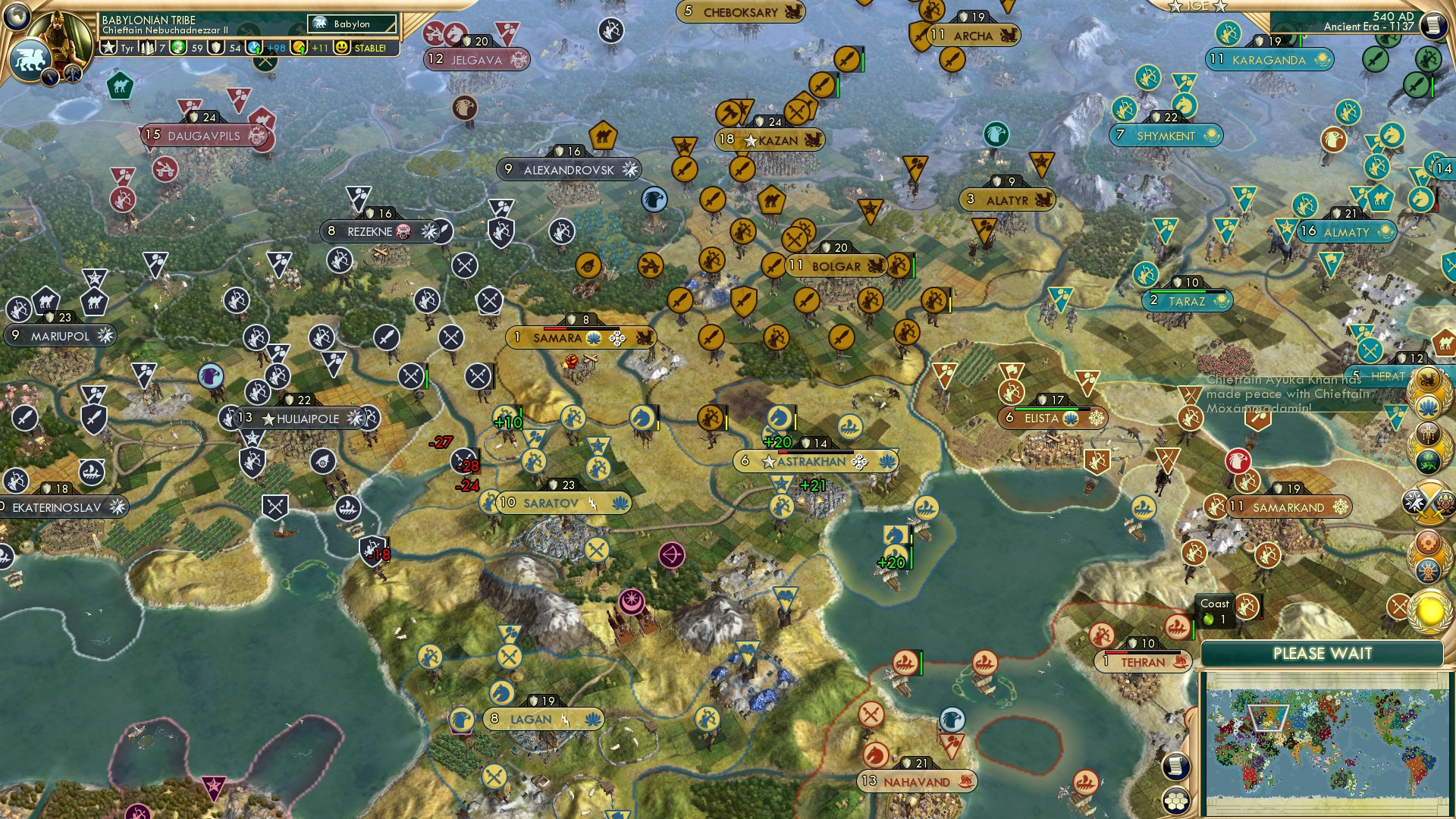Click the golden sun notification bubble
The width and height of the screenshot is (1456, 819).
tap(1428, 611)
